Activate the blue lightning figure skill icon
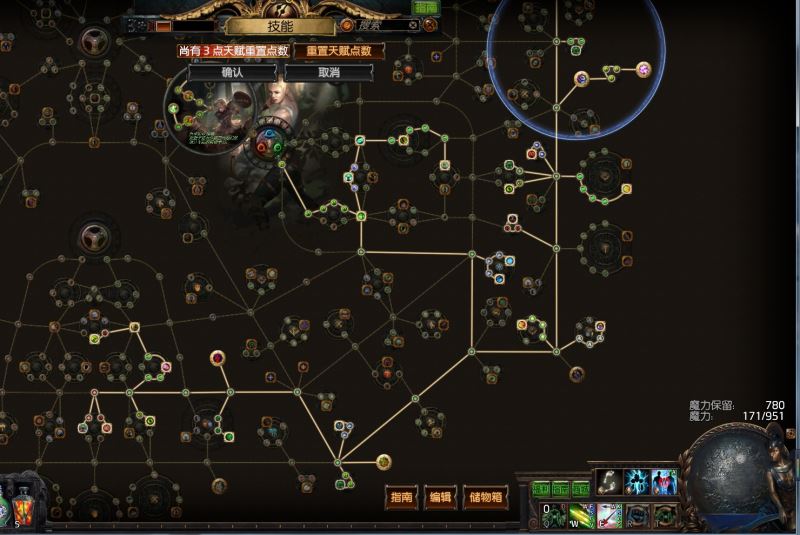The image size is (800, 535). tap(637, 482)
